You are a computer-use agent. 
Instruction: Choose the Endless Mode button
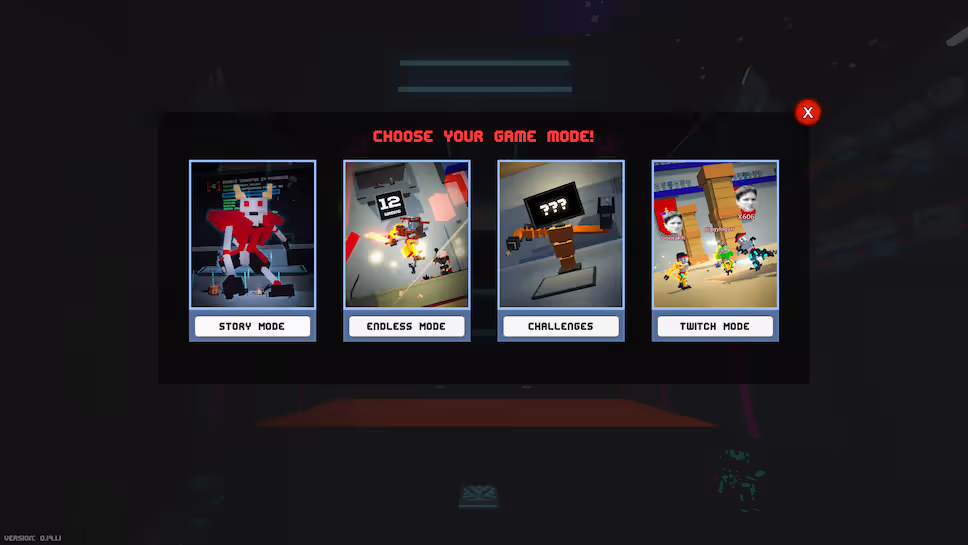pyautogui.click(x=406, y=326)
